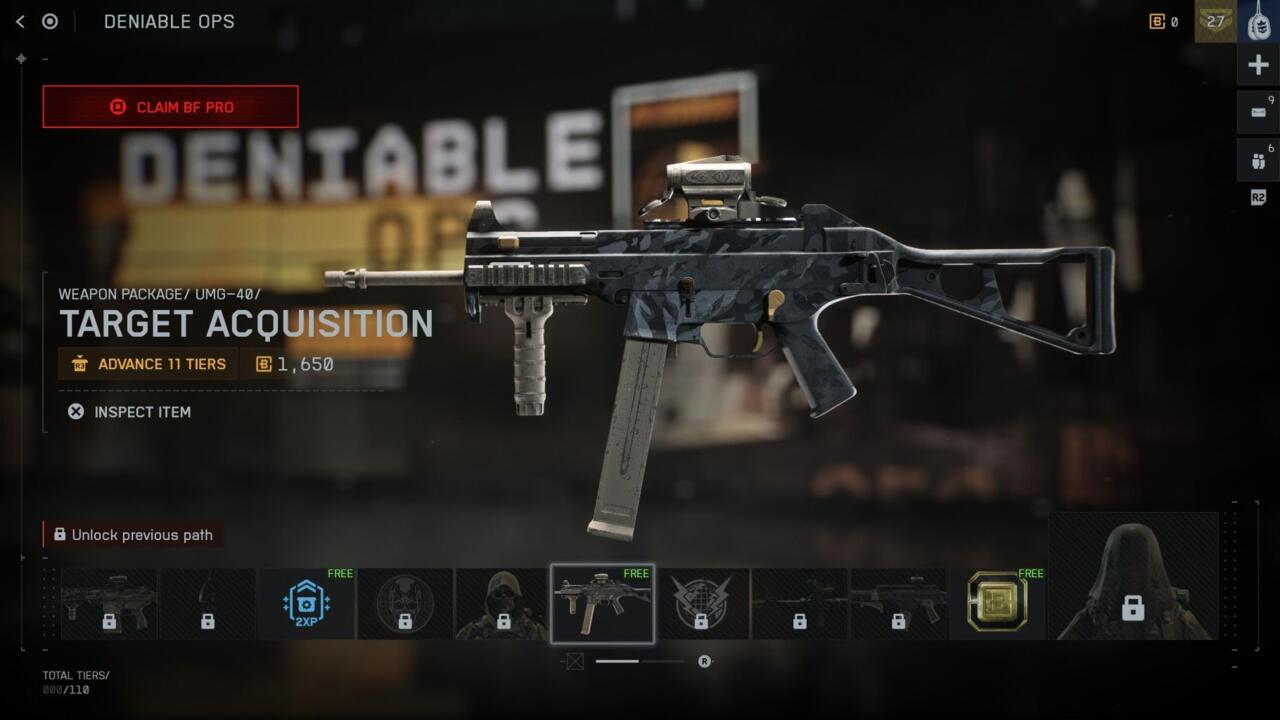This screenshot has width=1280, height=720.
Task: Click the plus icon button
Action: pos(1258,66)
